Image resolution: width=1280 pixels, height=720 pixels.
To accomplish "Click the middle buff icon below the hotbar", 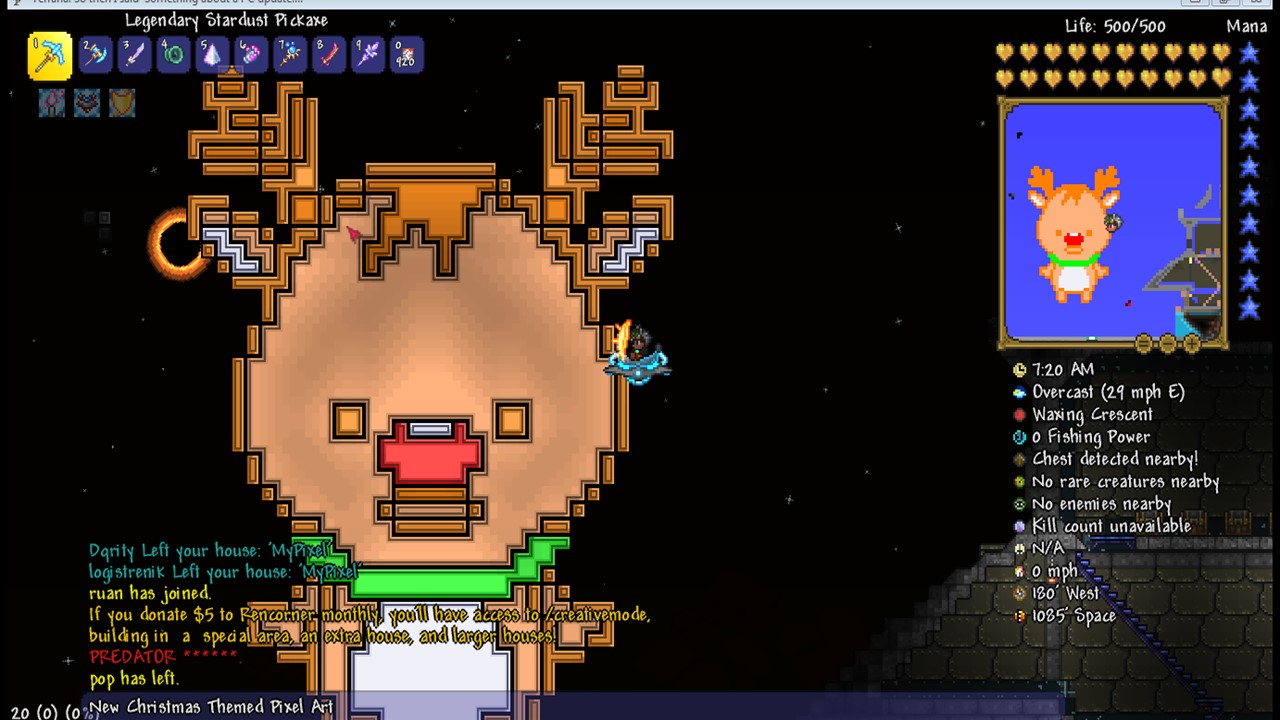I will (87, 103).
